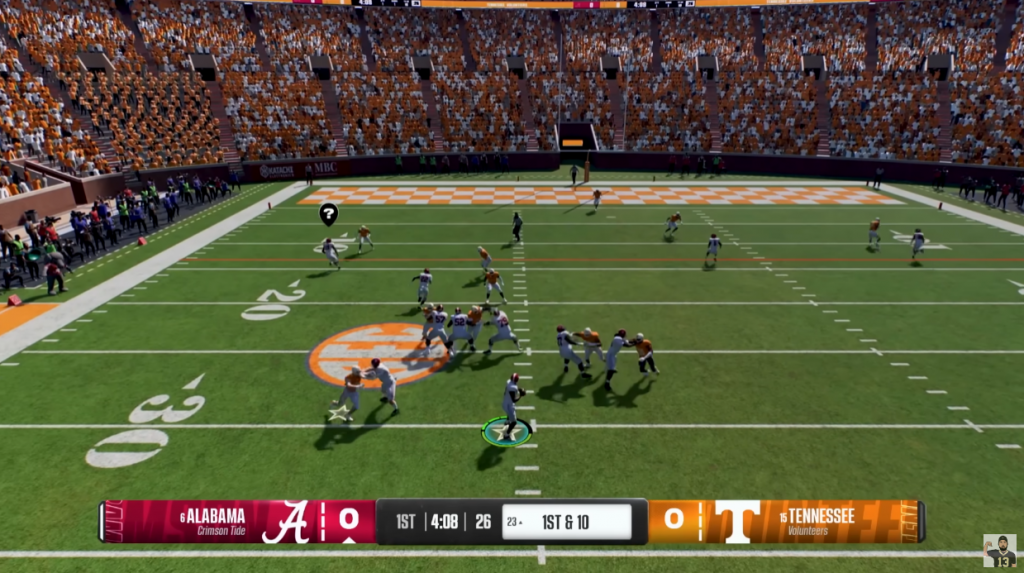Click the question mark receiver icon
1024x573 pixels.
click(x=328, y=213)
